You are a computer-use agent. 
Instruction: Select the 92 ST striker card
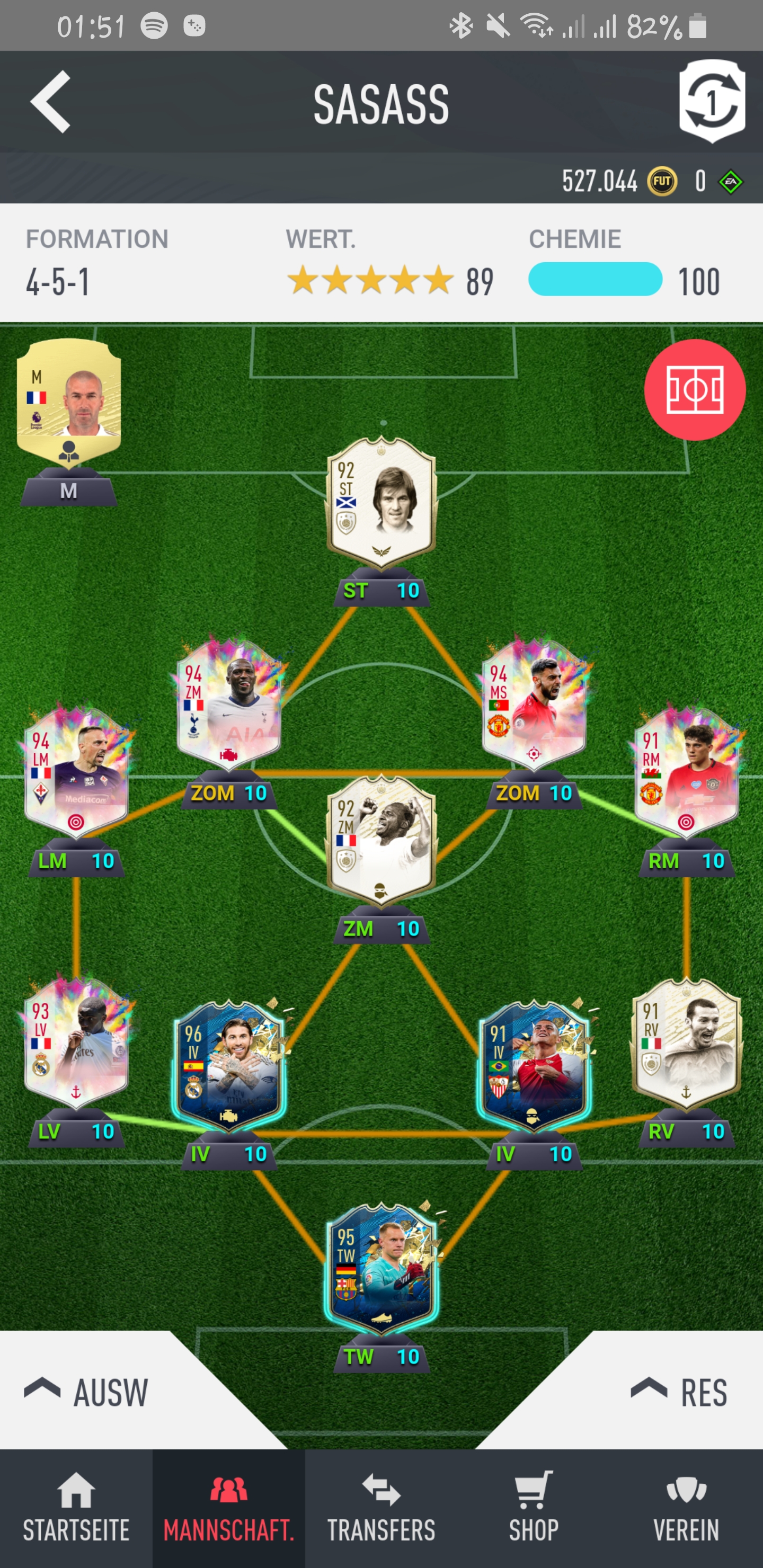click(x=381, y=503)
